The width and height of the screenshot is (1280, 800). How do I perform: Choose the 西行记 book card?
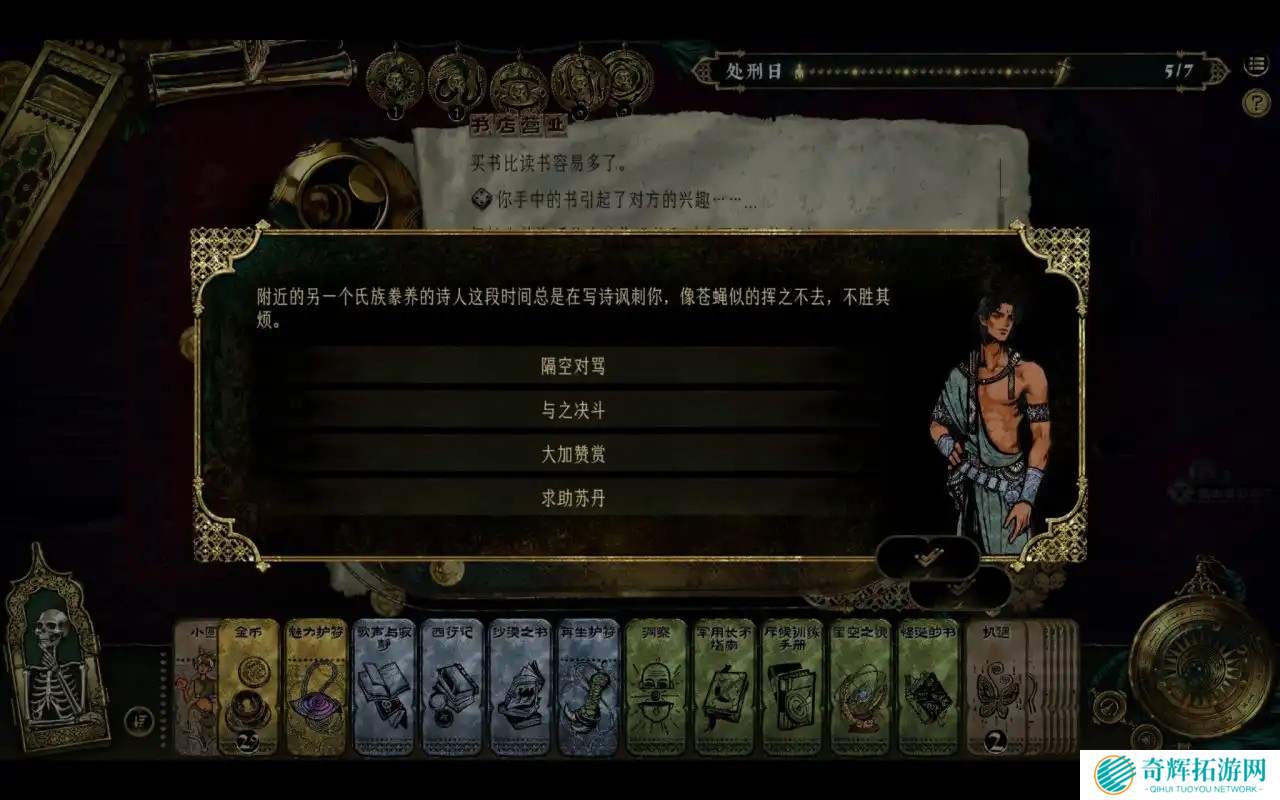452,687
